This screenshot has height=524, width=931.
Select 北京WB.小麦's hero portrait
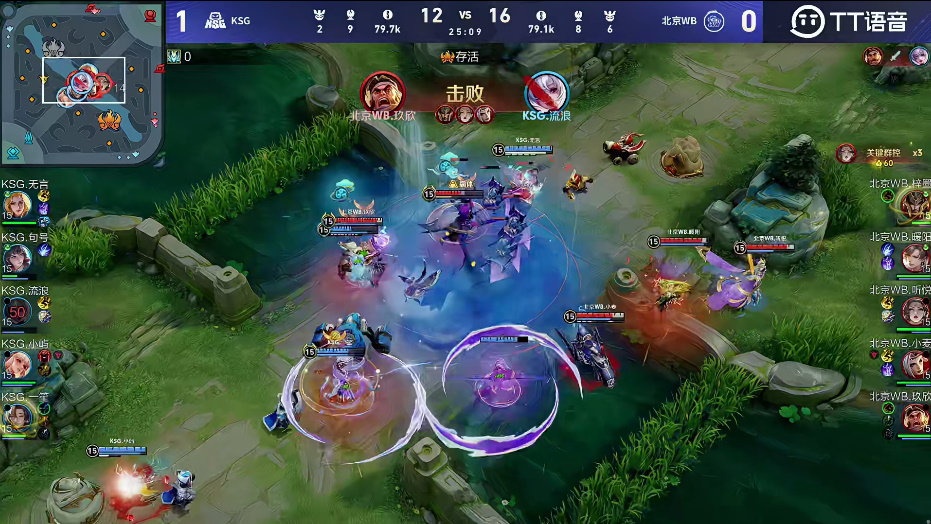tap(913, 364)
